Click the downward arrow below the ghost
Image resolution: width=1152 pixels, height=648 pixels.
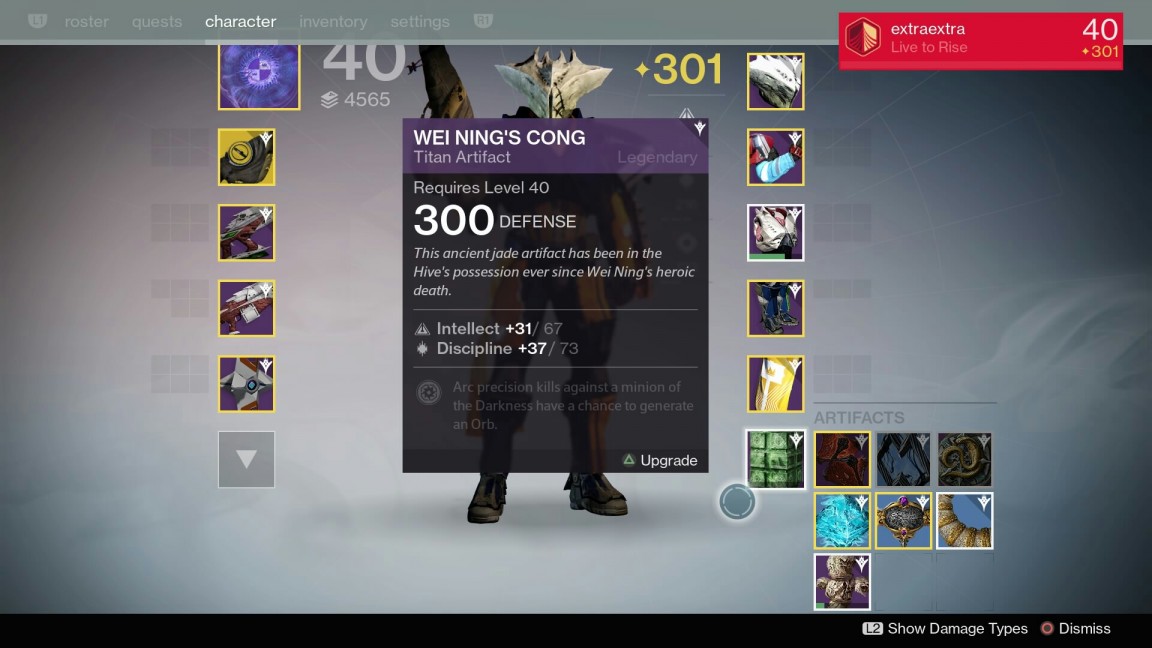[x=246, y=460]
